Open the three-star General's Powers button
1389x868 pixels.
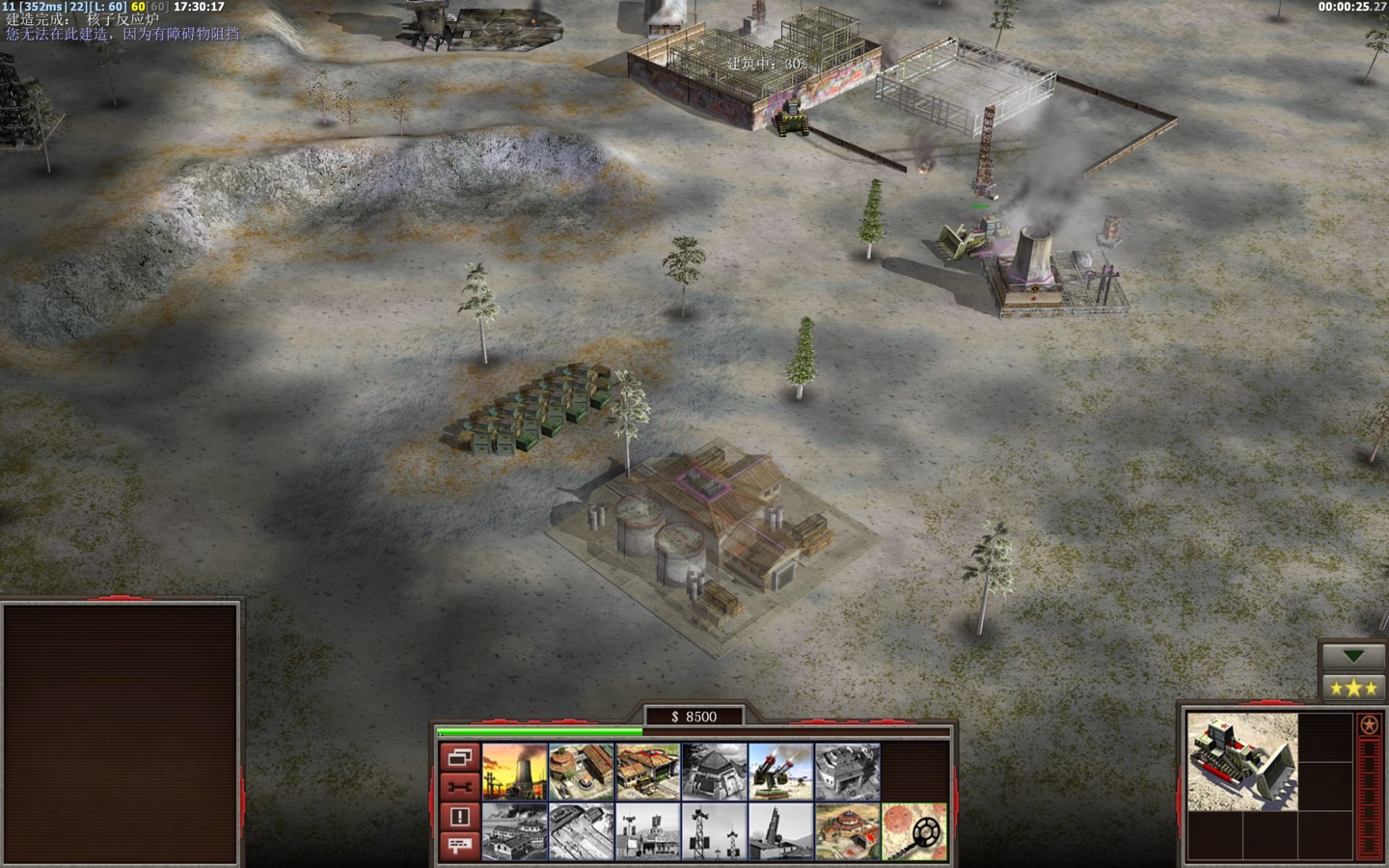pyautogui.click(x=1355, y=689)
